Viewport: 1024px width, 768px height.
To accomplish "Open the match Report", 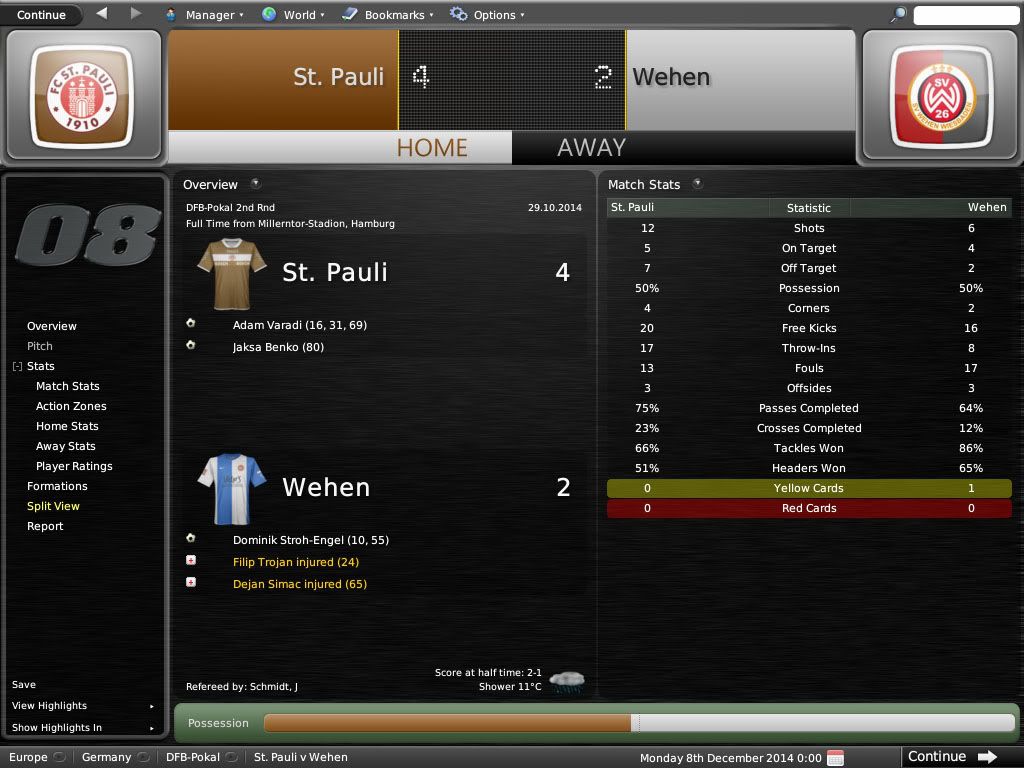I will click(45, 526).
